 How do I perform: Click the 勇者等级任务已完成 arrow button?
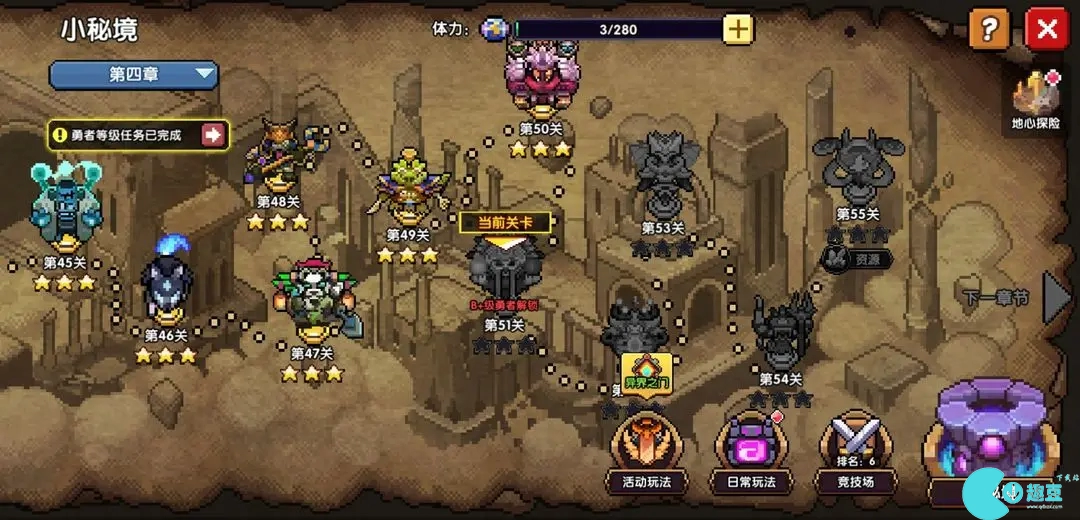(213, 135)
